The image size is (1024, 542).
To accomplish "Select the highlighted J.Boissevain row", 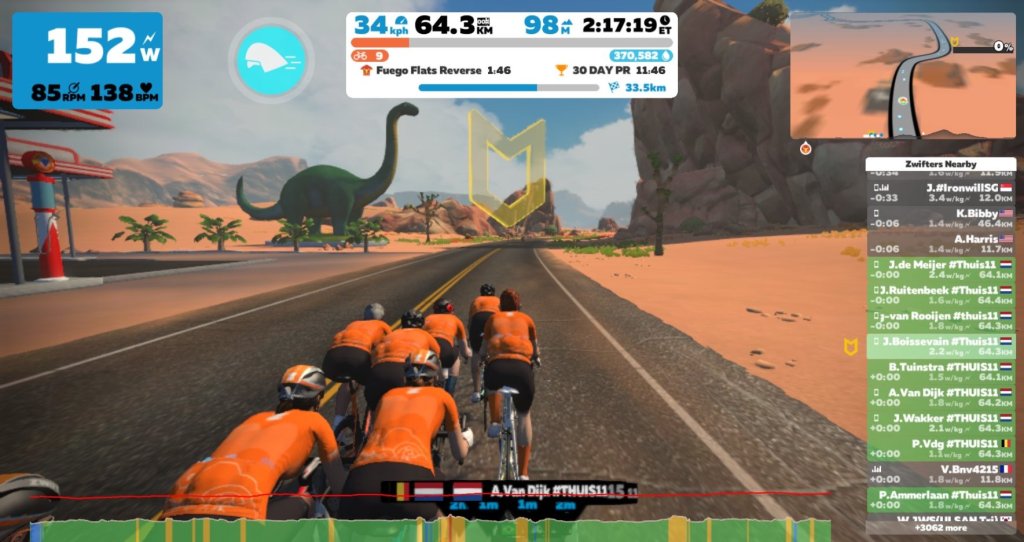I will [x=941, y=346].
